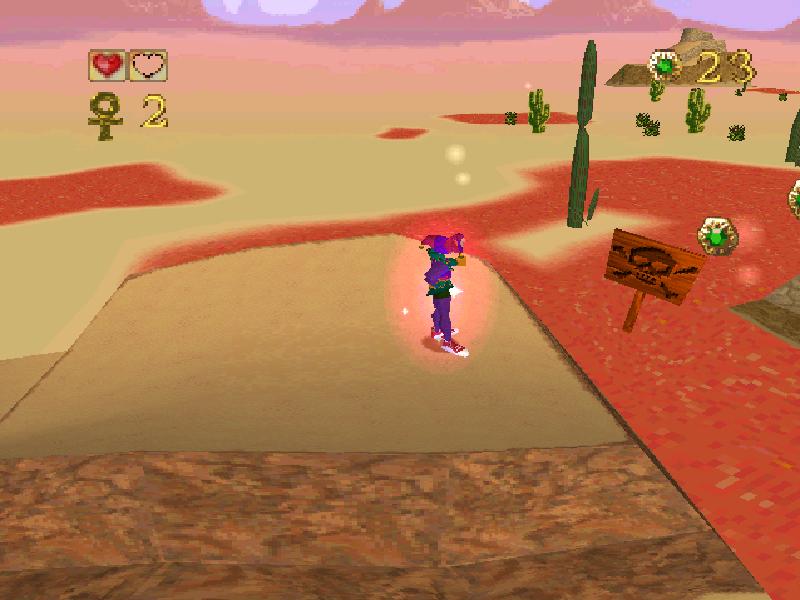The image size is (800, 600).
Task: Select the empty heart container
Action: coord(149,66)
